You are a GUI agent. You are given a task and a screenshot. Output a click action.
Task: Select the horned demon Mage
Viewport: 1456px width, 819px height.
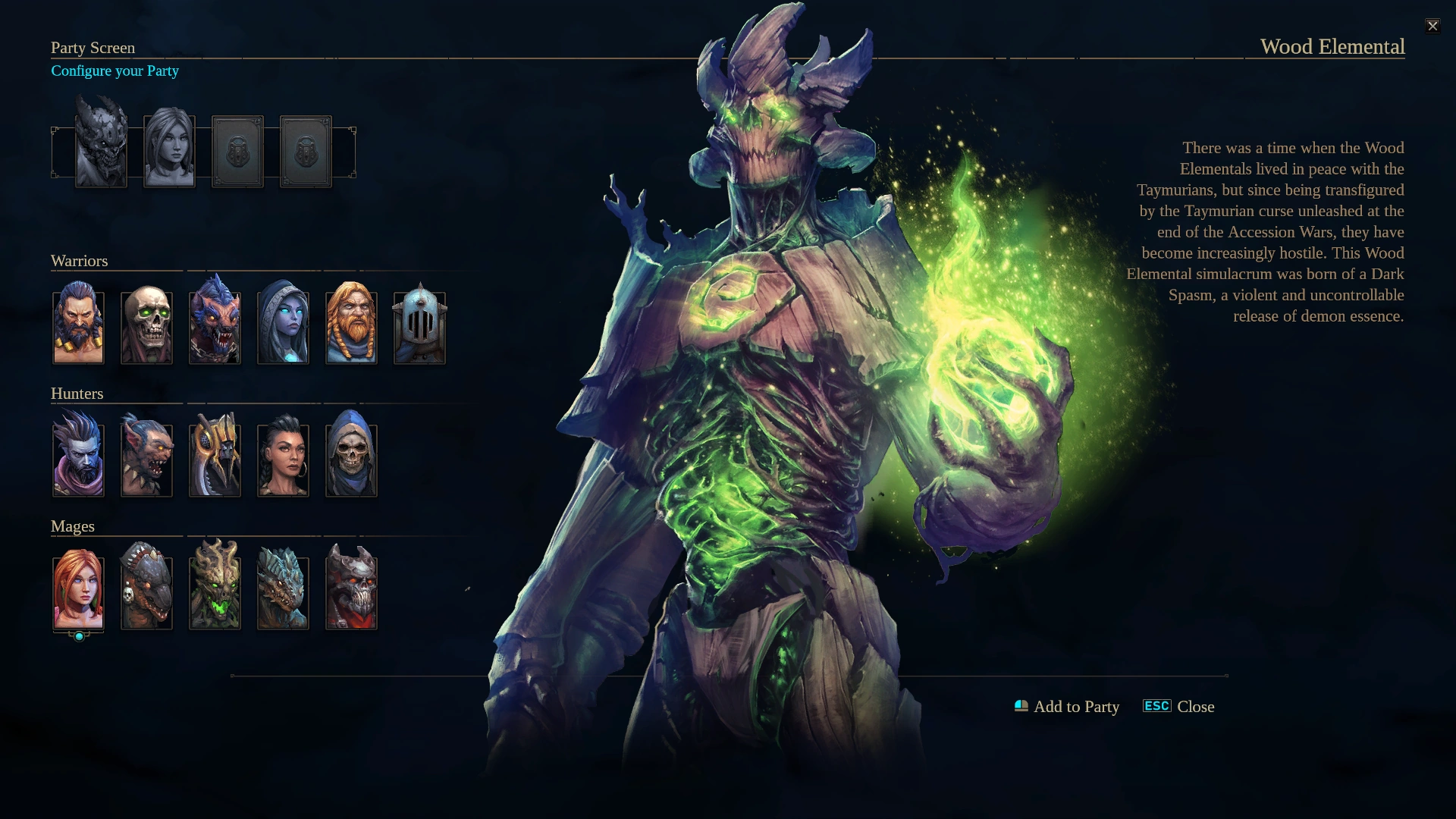click(x=351, y=591)
